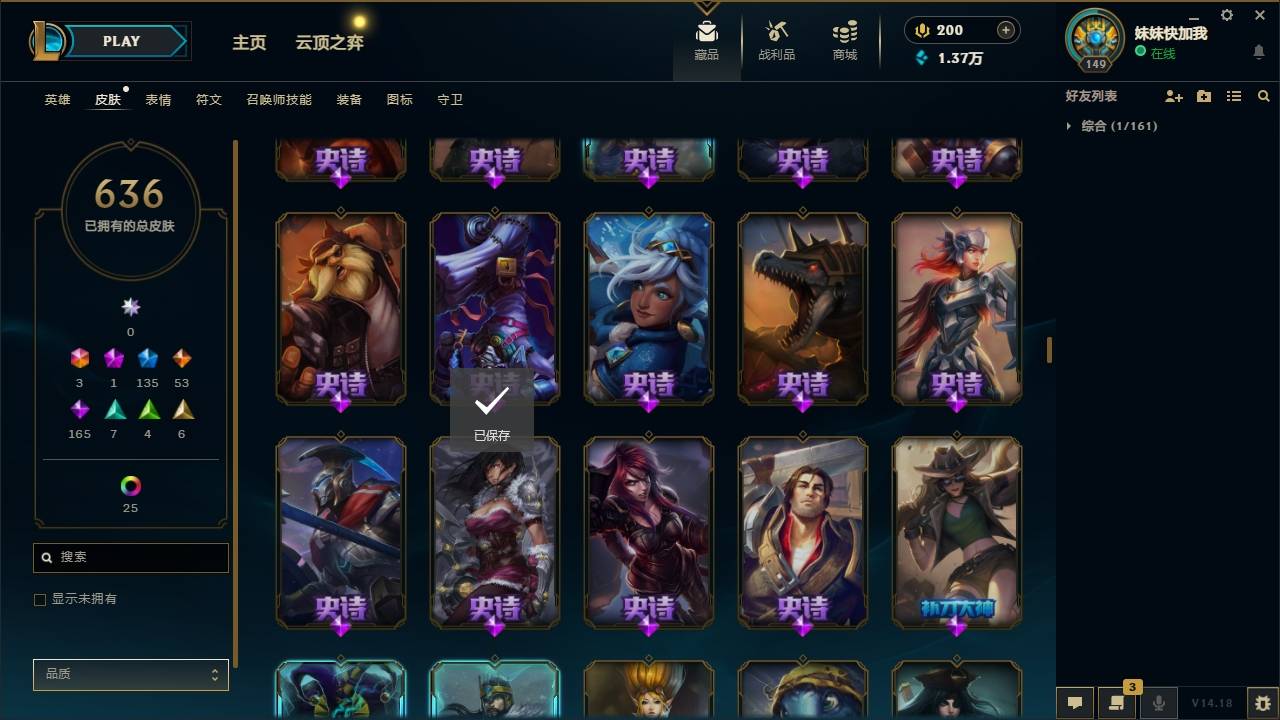Open friends list search
This screenshot has width=1280, height=720.
point(1264,96)
